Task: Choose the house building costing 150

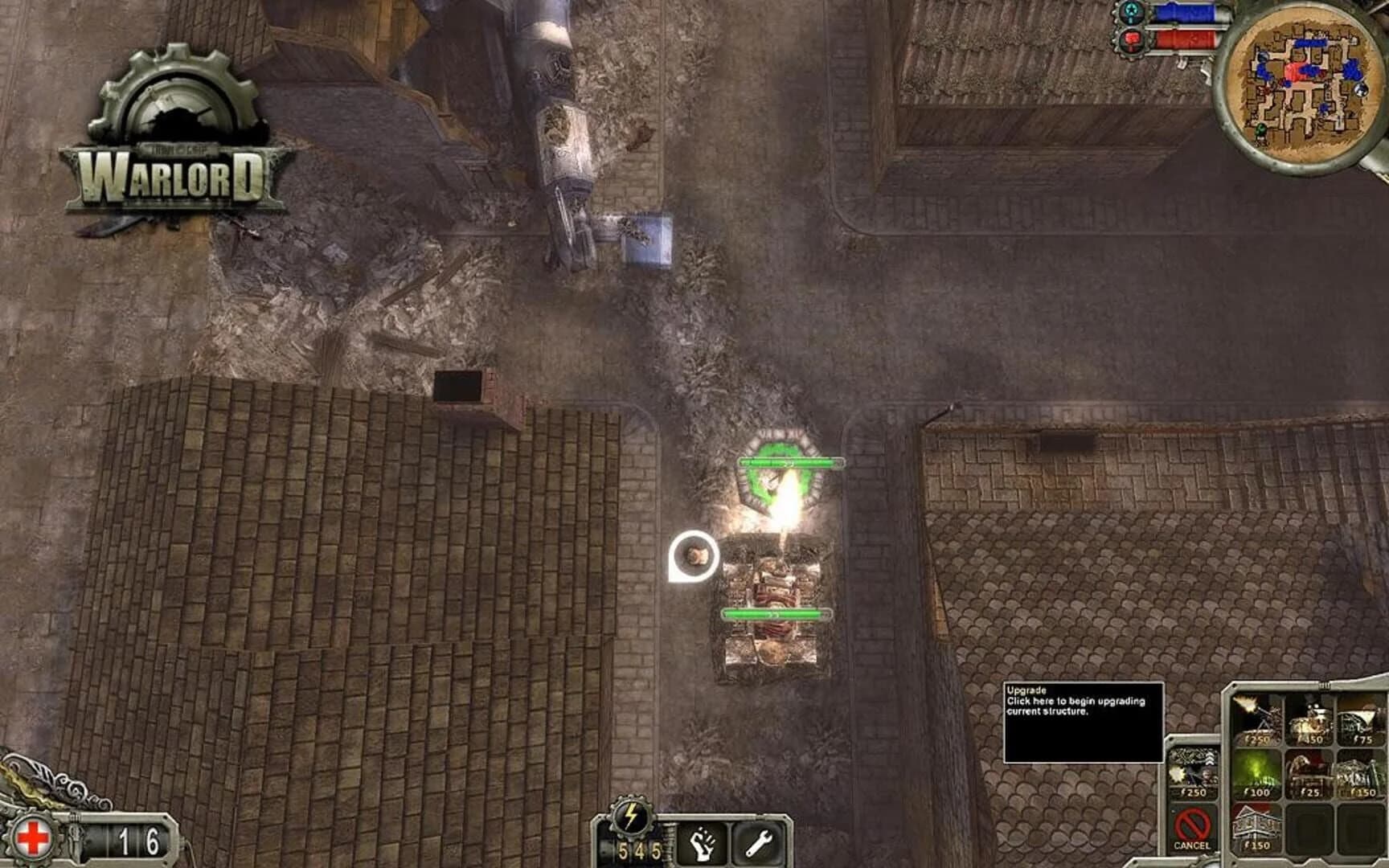Action: pos(1256,825)
